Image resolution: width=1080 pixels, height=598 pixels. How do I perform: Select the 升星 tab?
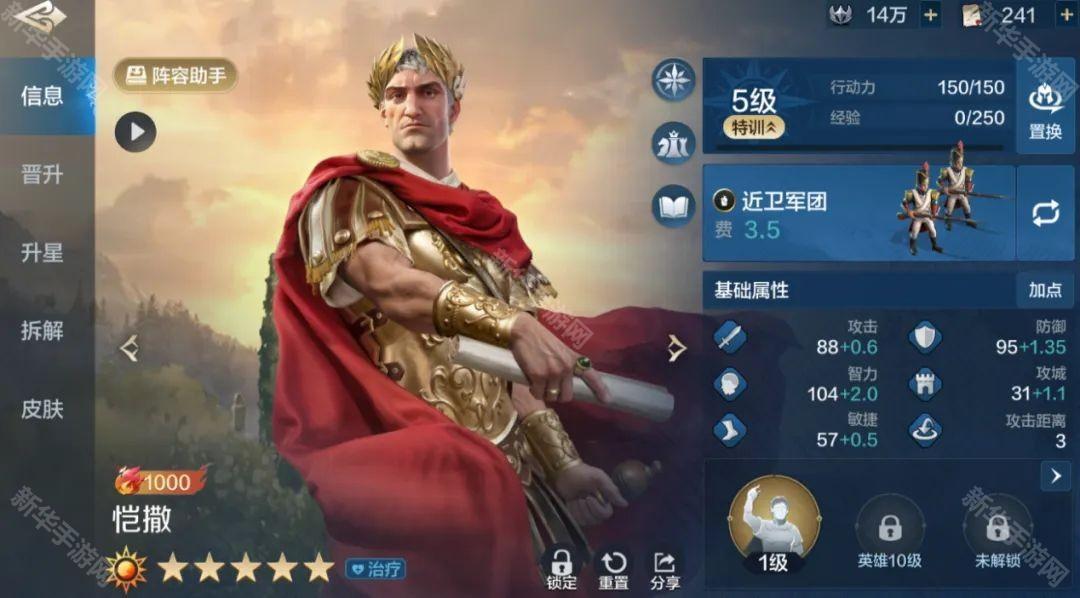tap(42, 252)
